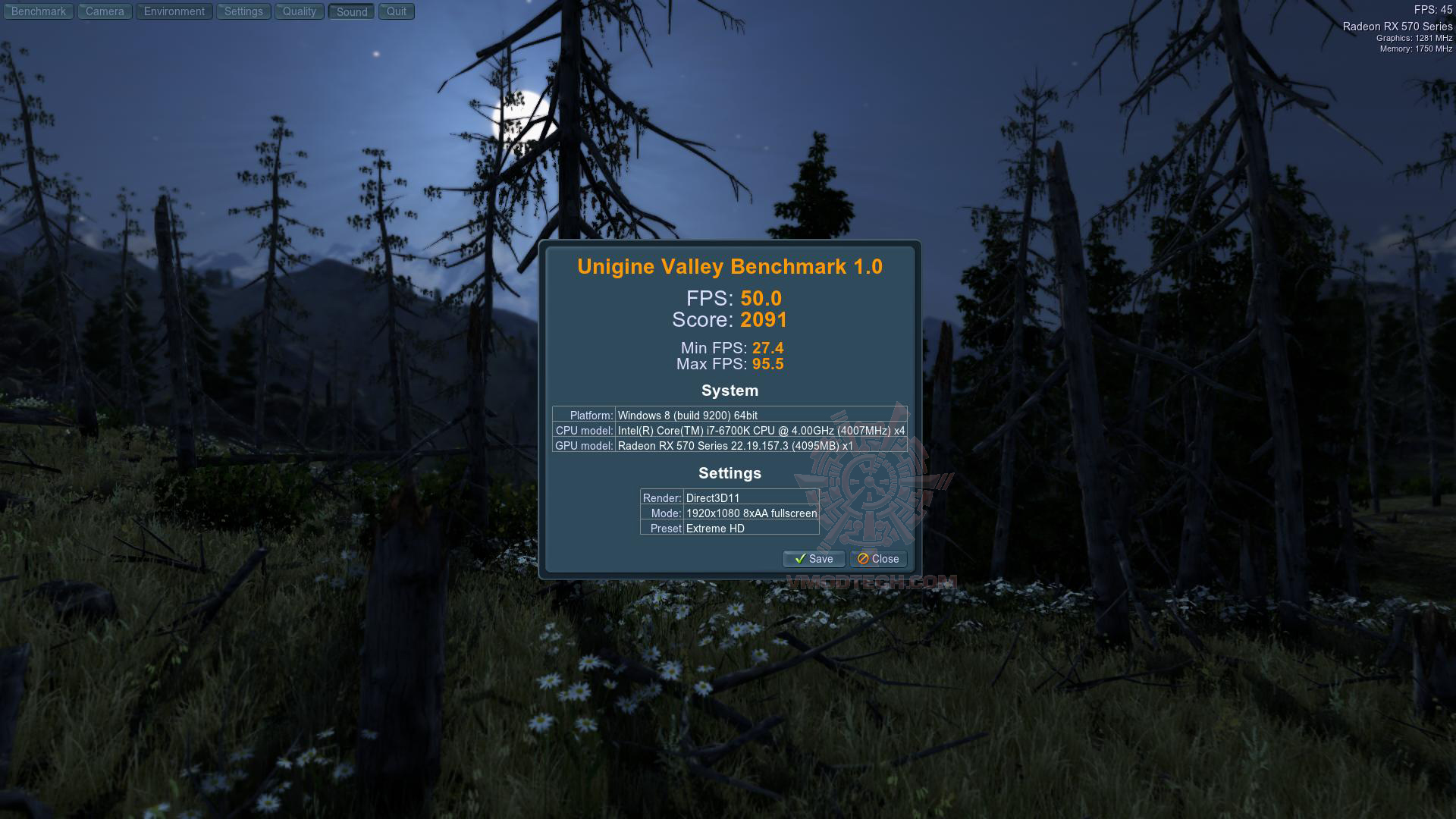This screenshot has width=1456, height=819.
Task: Open the Settings panel
Action: [243, 11]
